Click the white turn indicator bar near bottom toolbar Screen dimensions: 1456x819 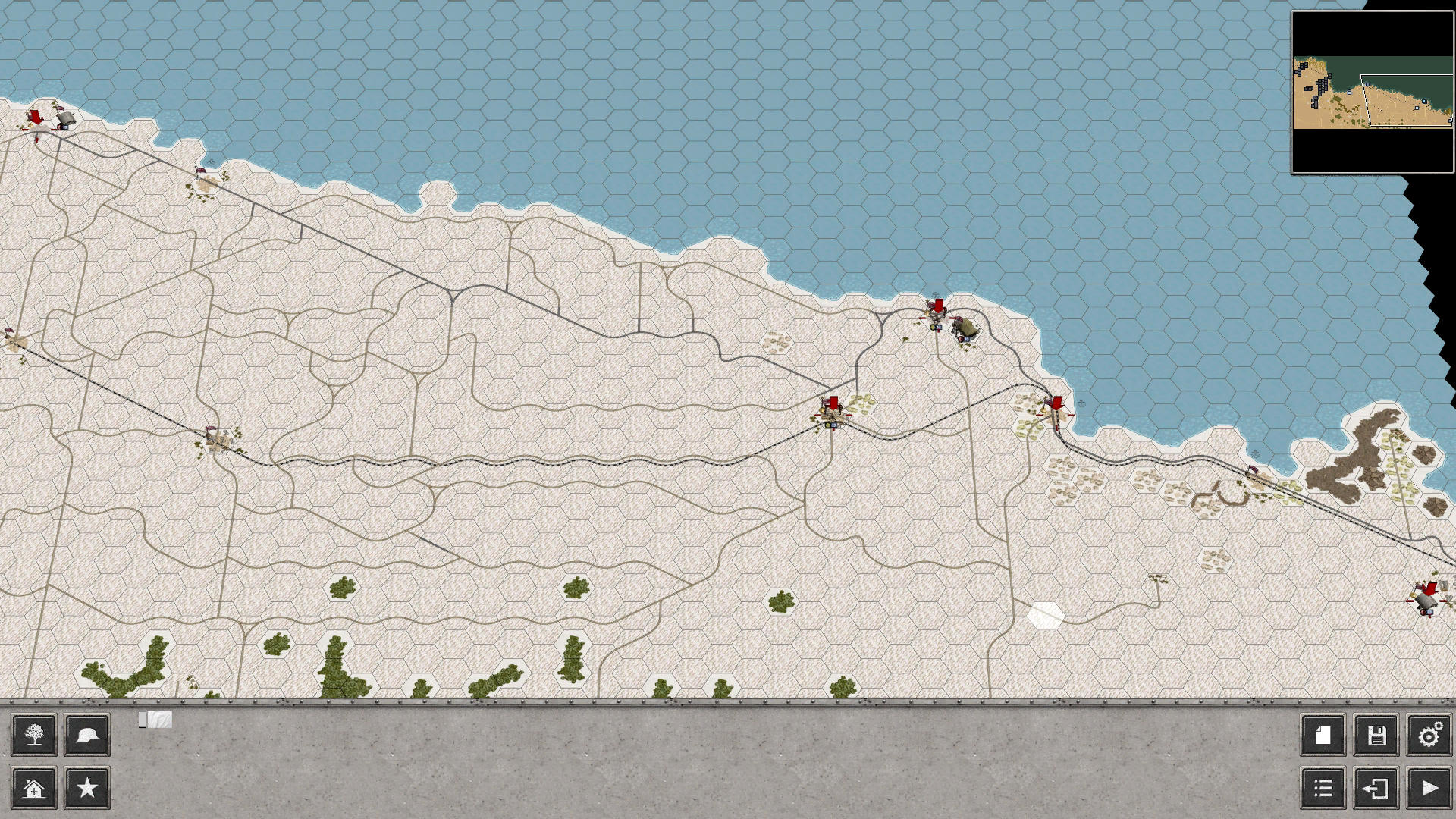[155, 720]
